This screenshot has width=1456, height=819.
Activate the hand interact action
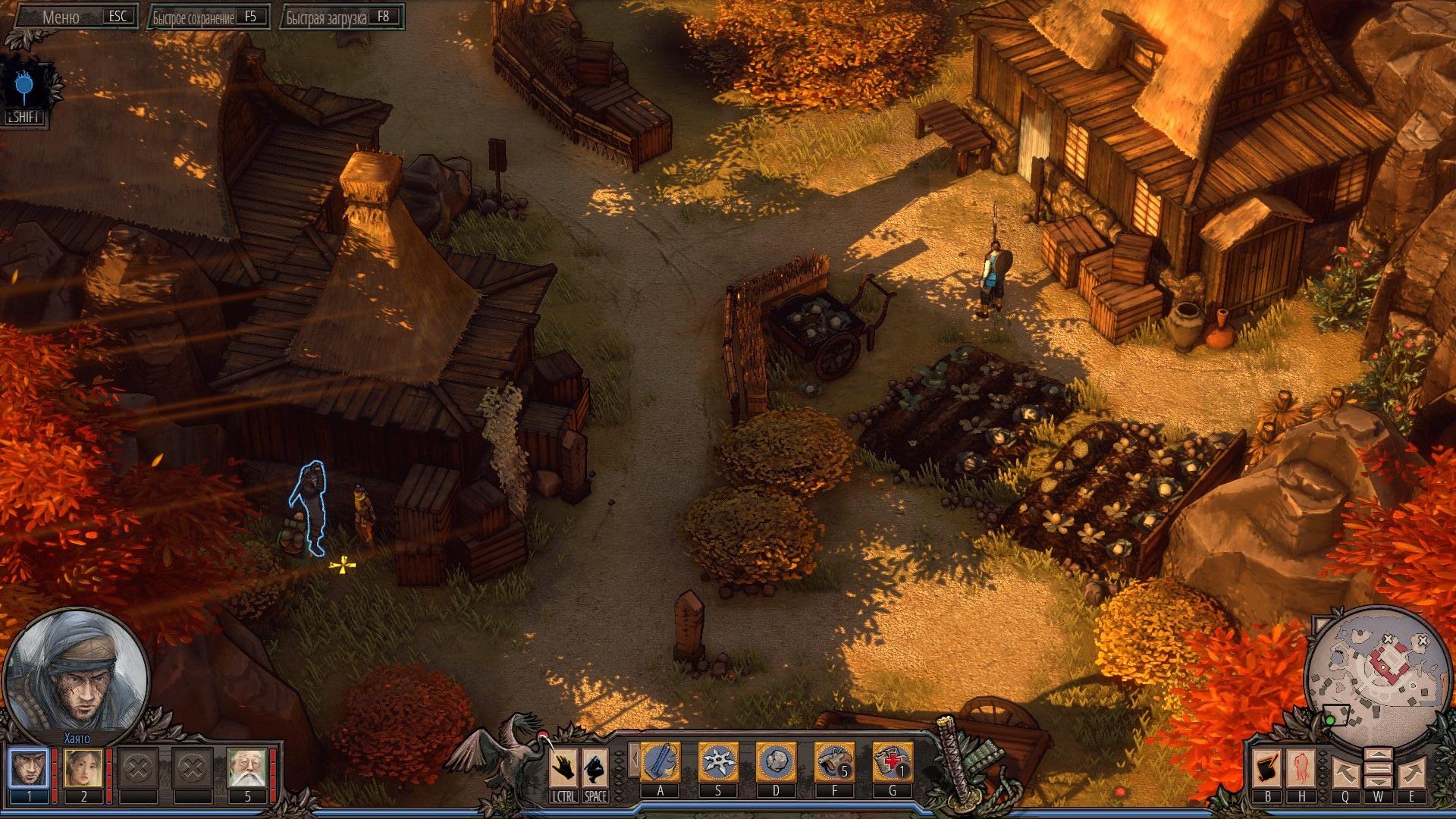(563, 767)
